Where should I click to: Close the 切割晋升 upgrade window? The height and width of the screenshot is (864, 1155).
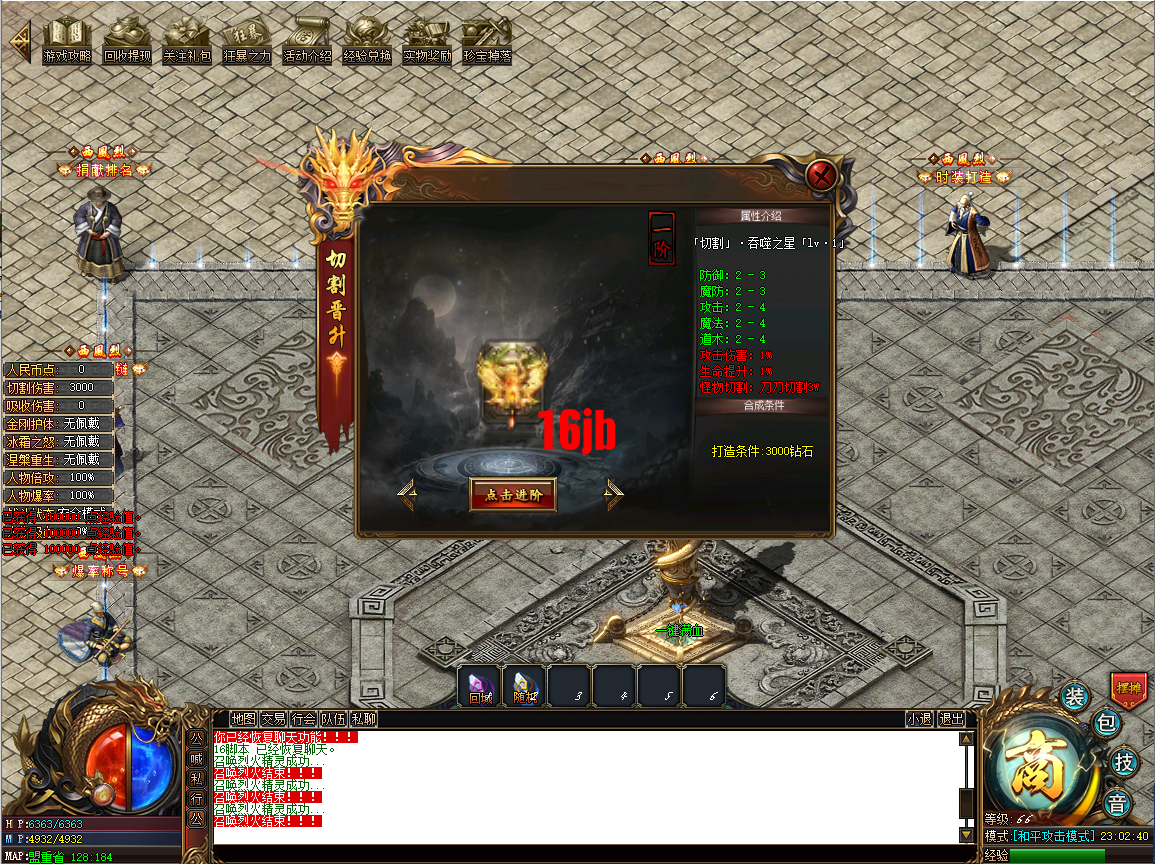click(x=822, y=177)
